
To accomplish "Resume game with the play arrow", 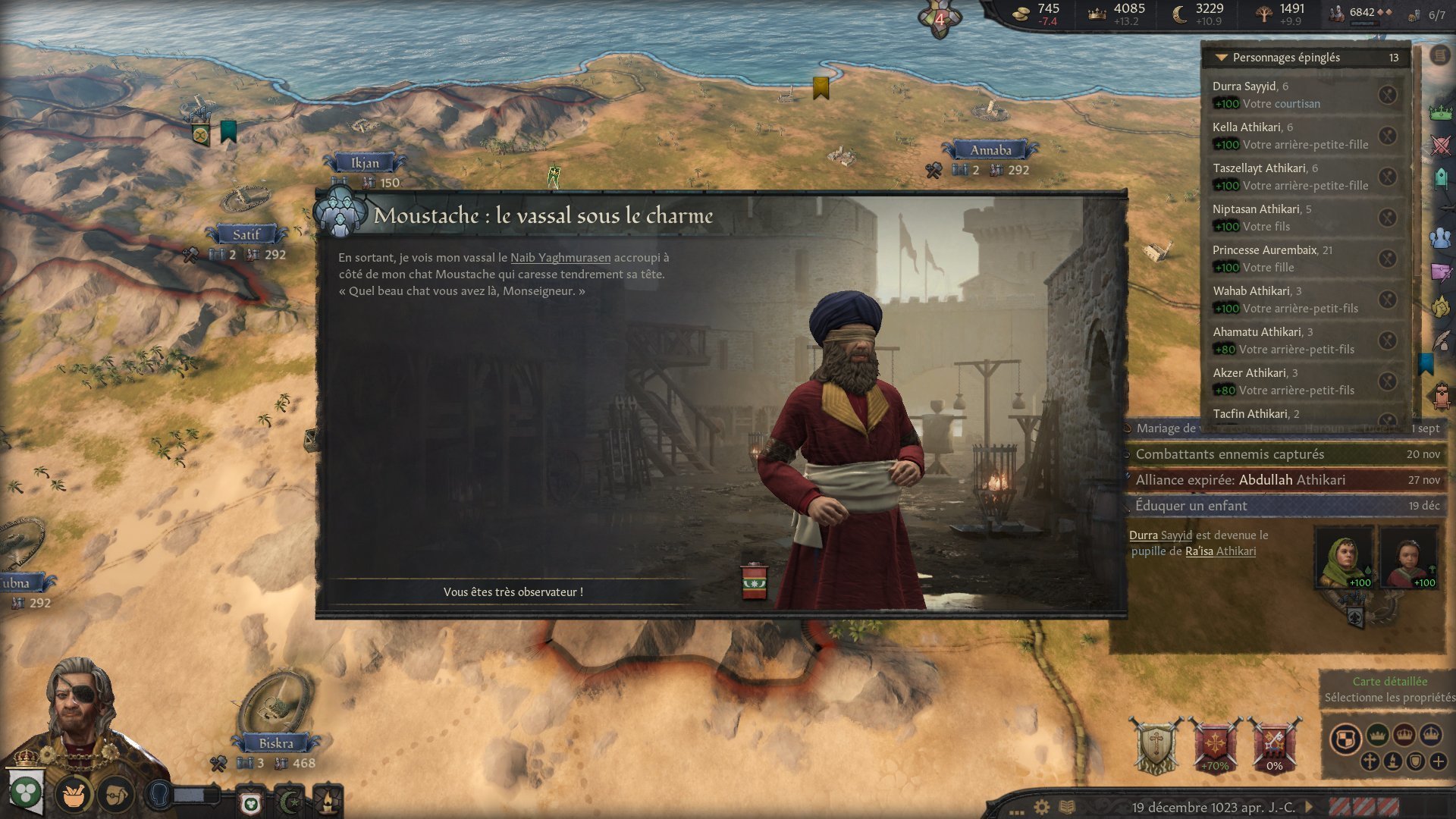I will pos(1309,807).
